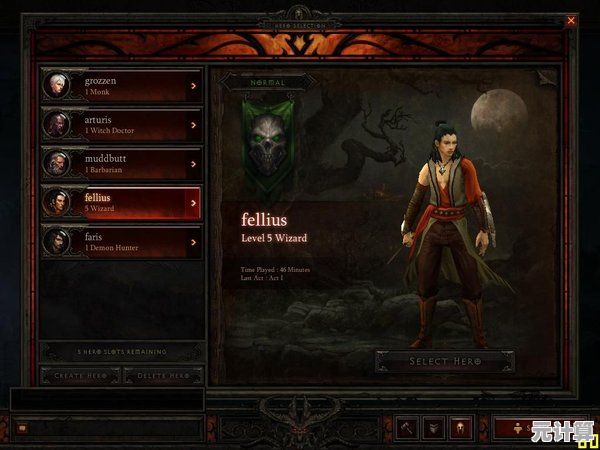Open the helmet icon menu button
Screen dimensions: 600x450
[x=460, y=427]
